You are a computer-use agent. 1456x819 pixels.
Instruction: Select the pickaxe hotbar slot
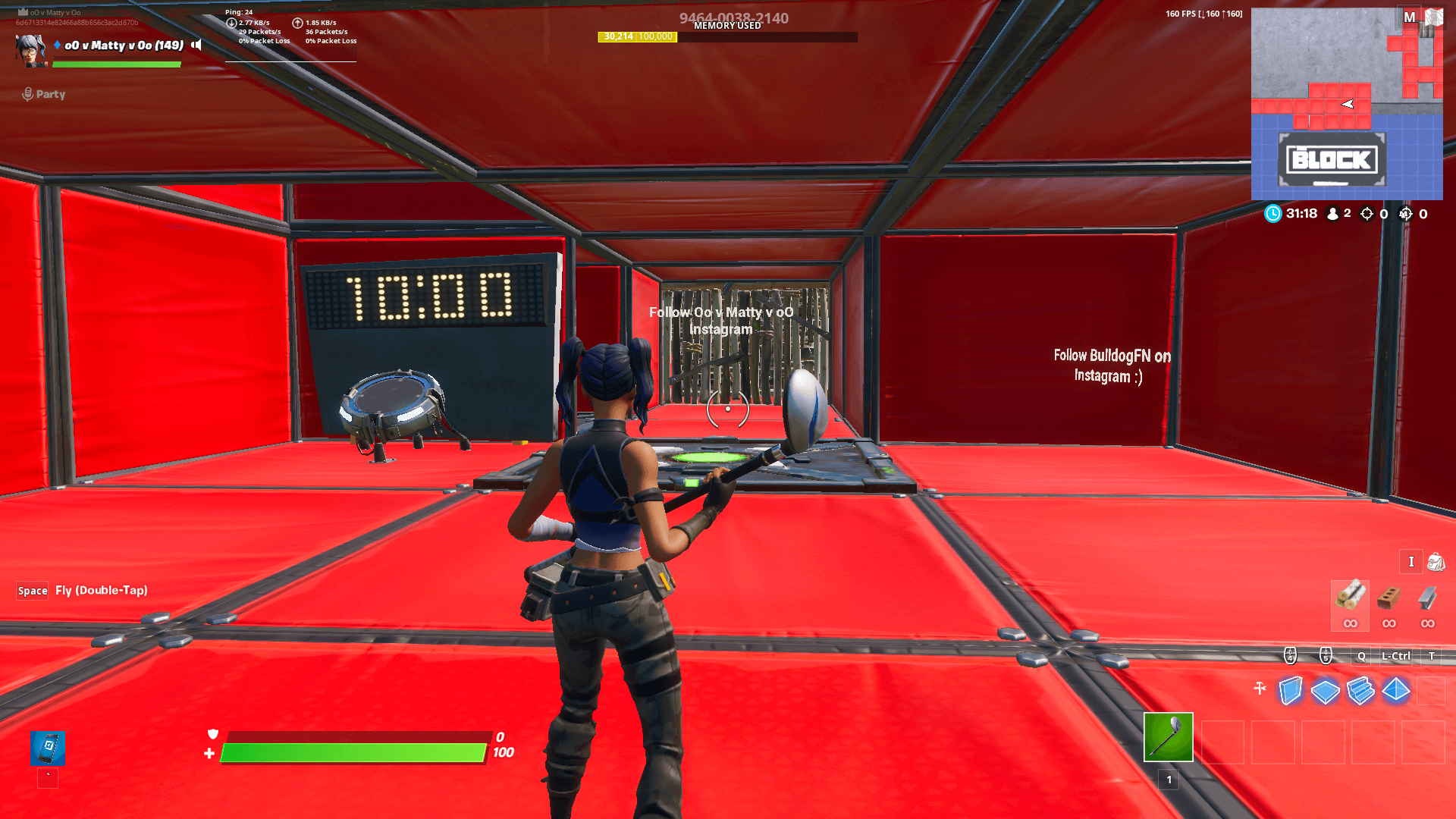point(1168,736)
